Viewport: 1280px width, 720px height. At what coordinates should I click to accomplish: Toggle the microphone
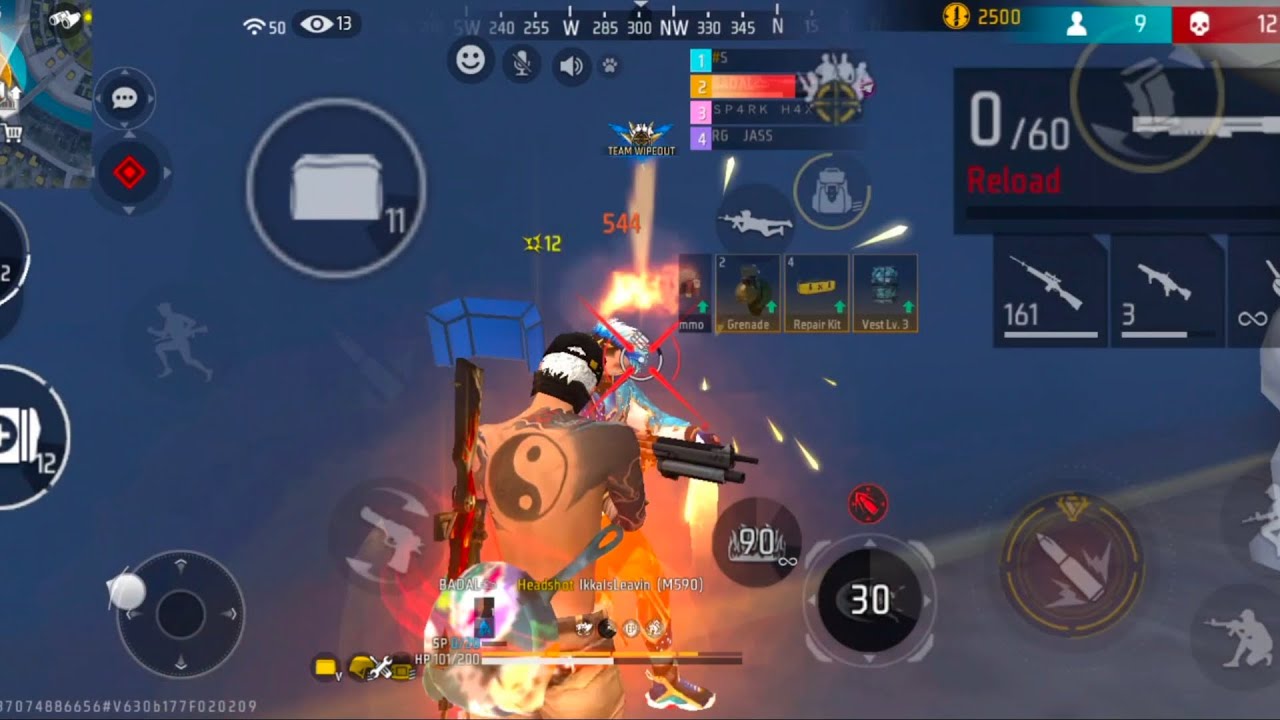521,65
